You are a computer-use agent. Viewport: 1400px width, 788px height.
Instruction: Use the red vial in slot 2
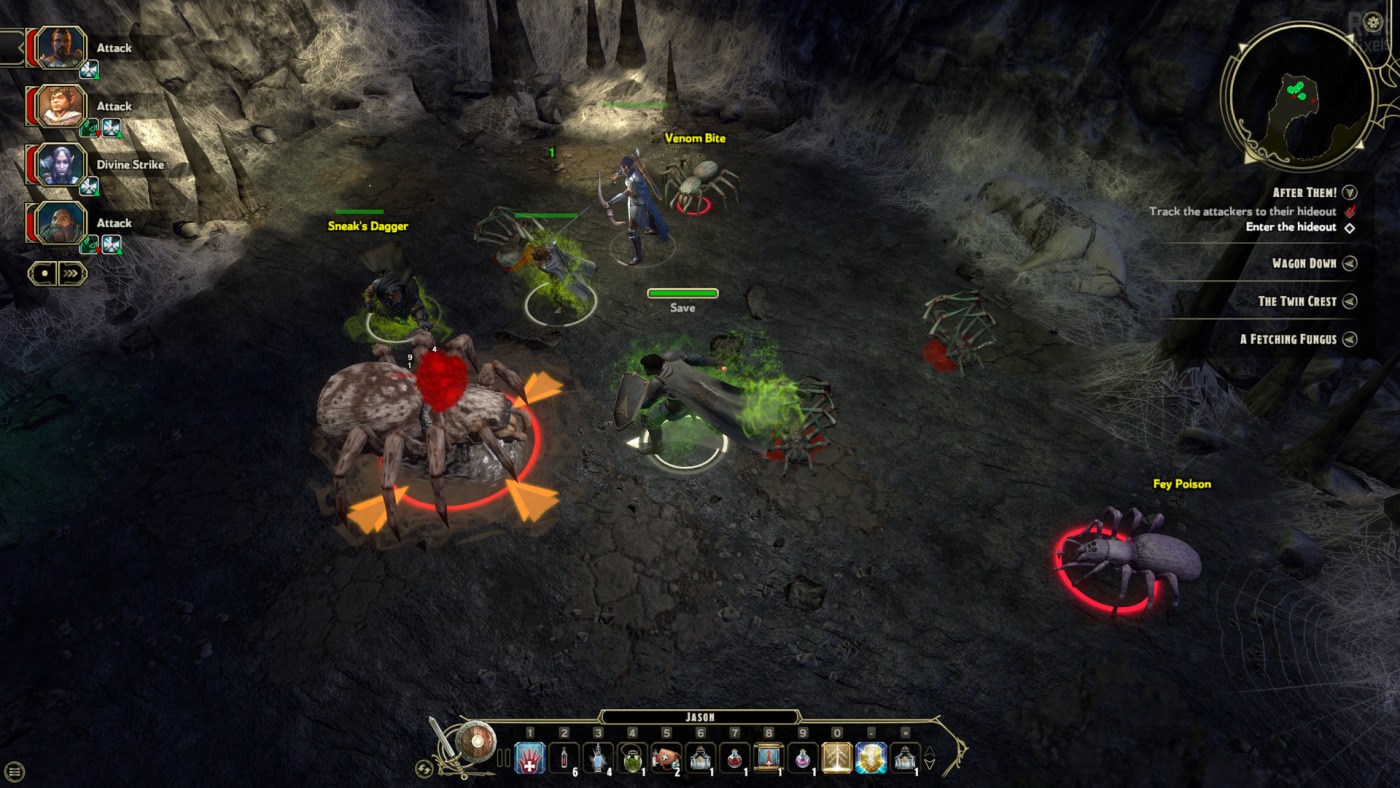pyautogui.click(x=564, y=758)
